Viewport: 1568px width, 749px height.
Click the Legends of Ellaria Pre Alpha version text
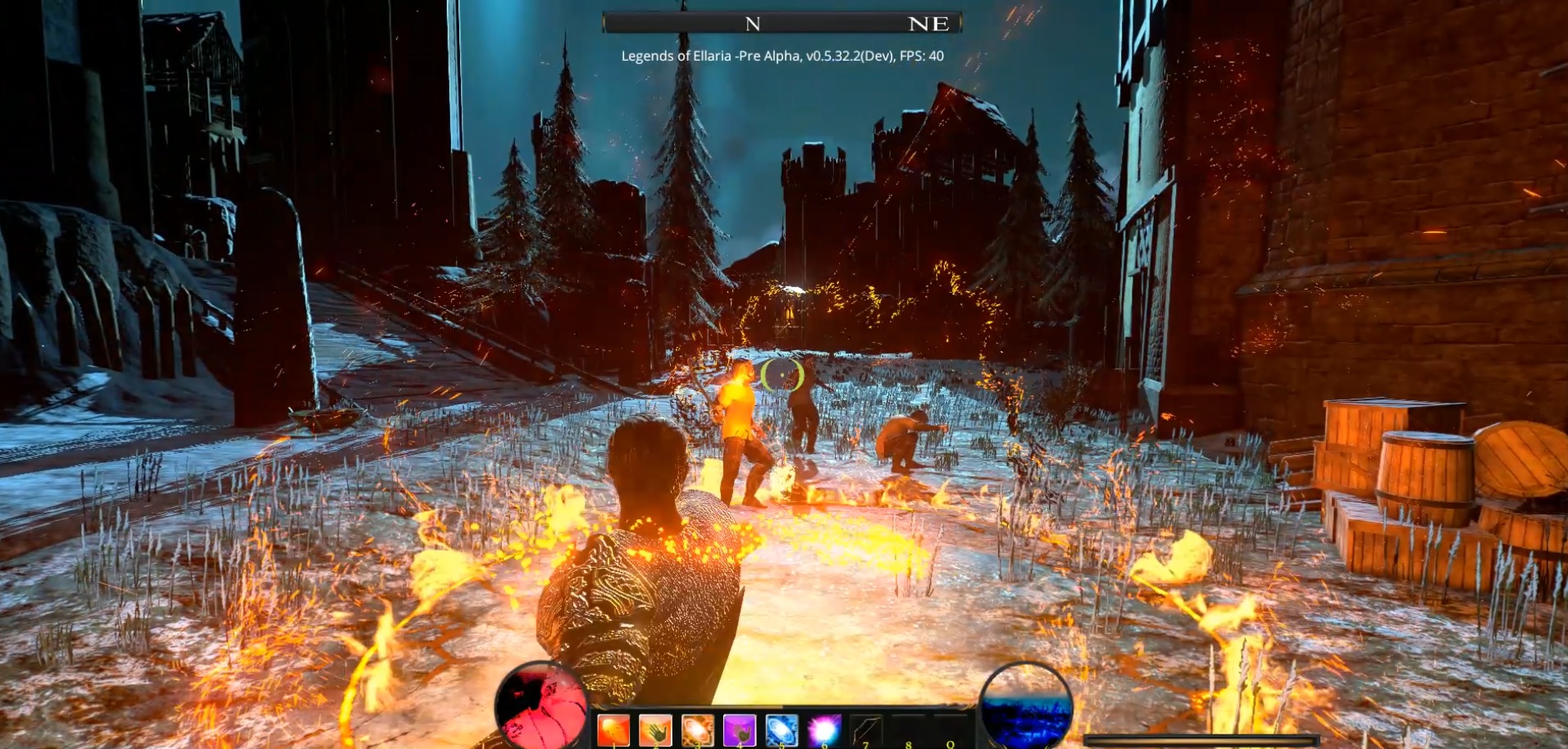738,57
